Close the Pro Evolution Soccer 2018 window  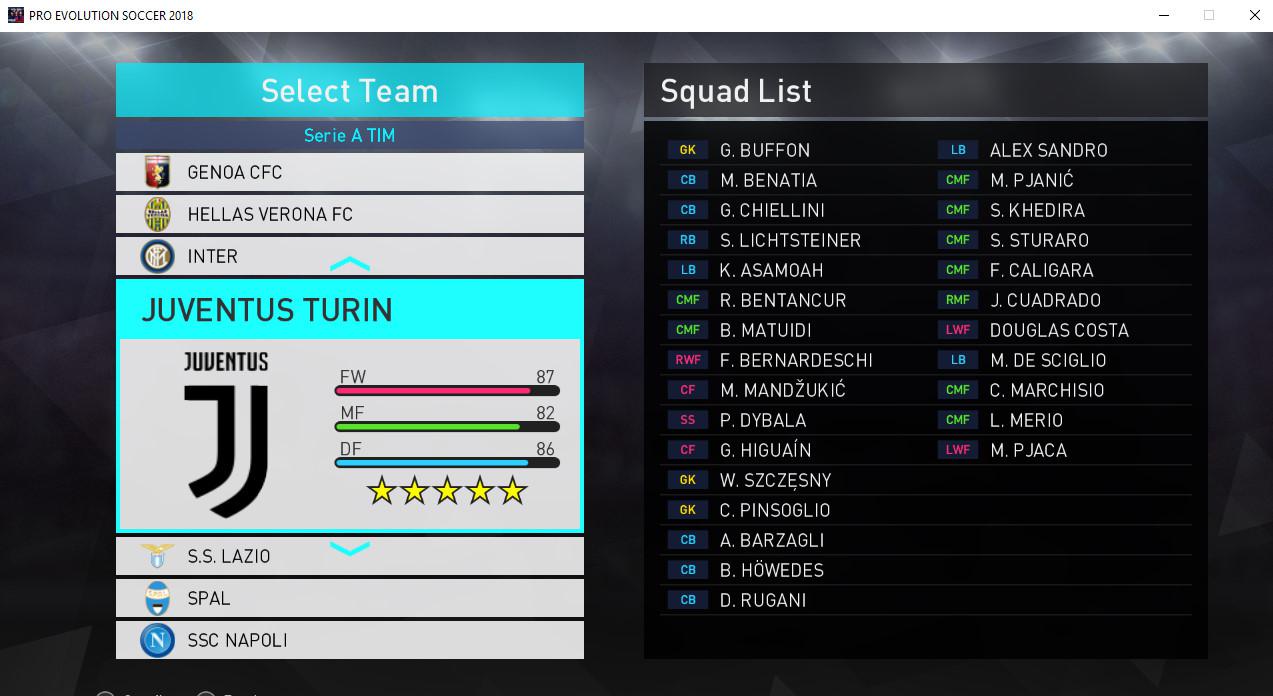(x=1255, y=15)
